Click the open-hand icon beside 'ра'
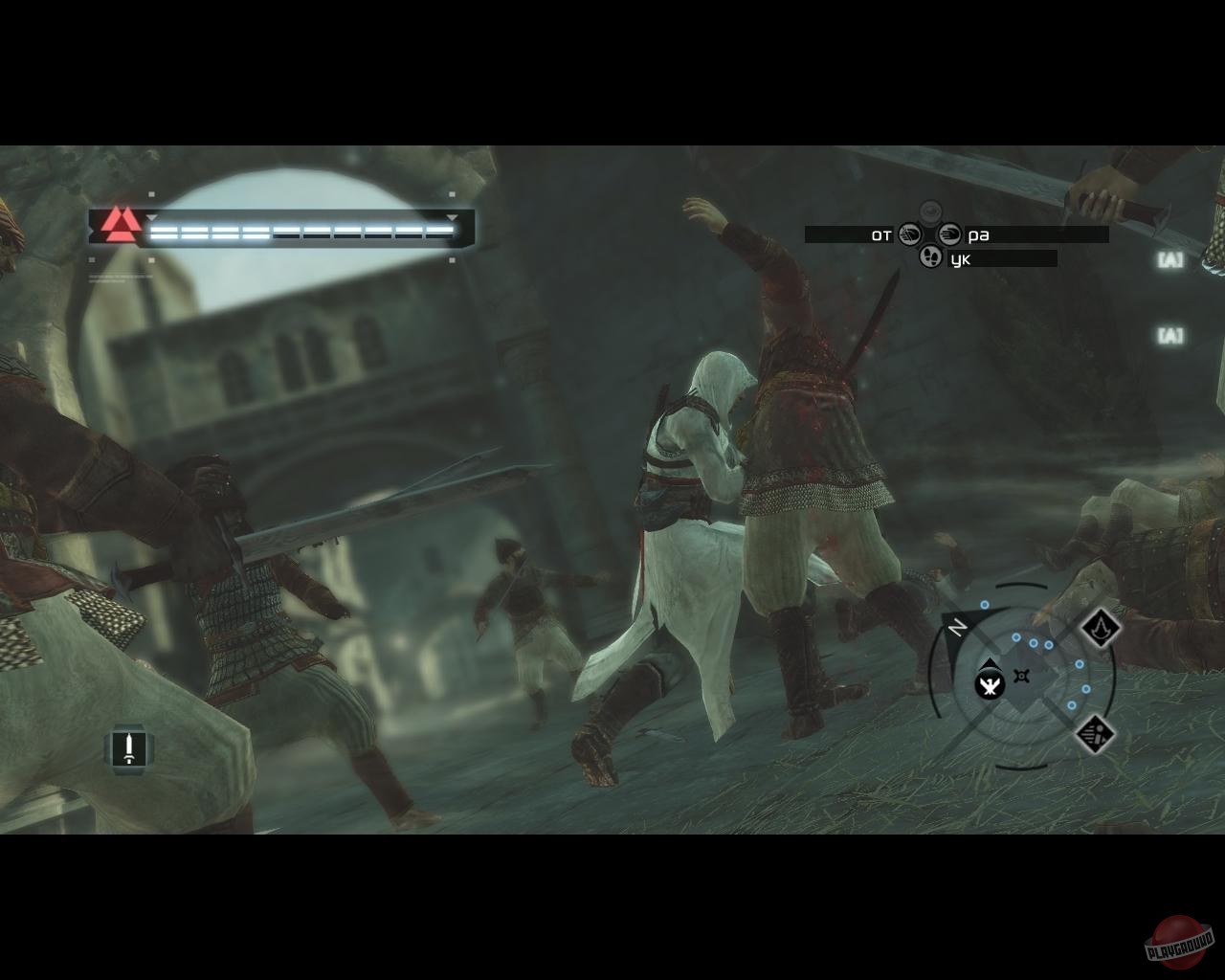The height and width of the screenshot is (980, 1225). click(949, 234)
